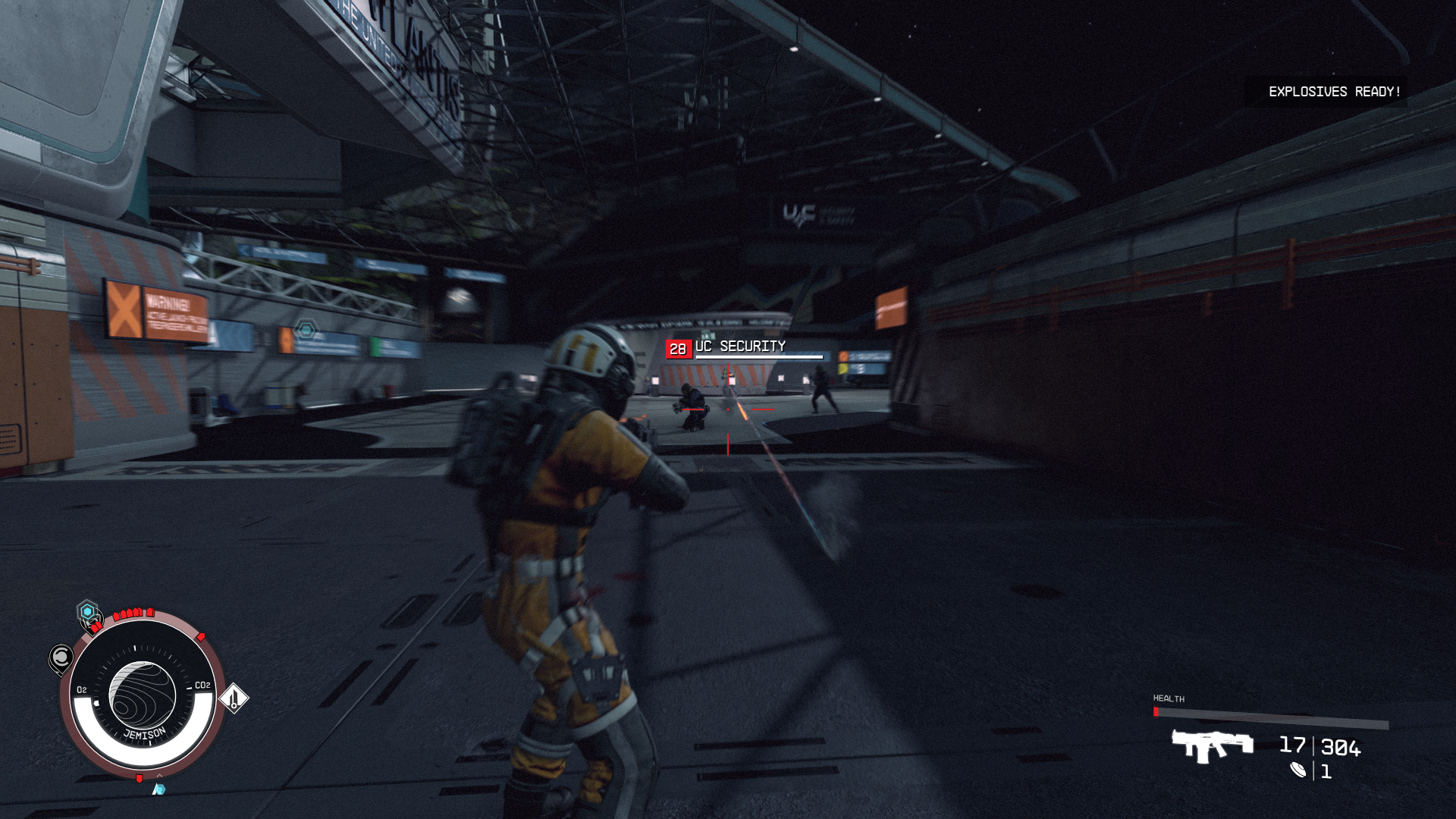Image resolution: width=1456 pixels, height=819 pixels.
Task: Open the white chevron beneath the compass dial
Action: pyautogui.click(x=160, y=777)
